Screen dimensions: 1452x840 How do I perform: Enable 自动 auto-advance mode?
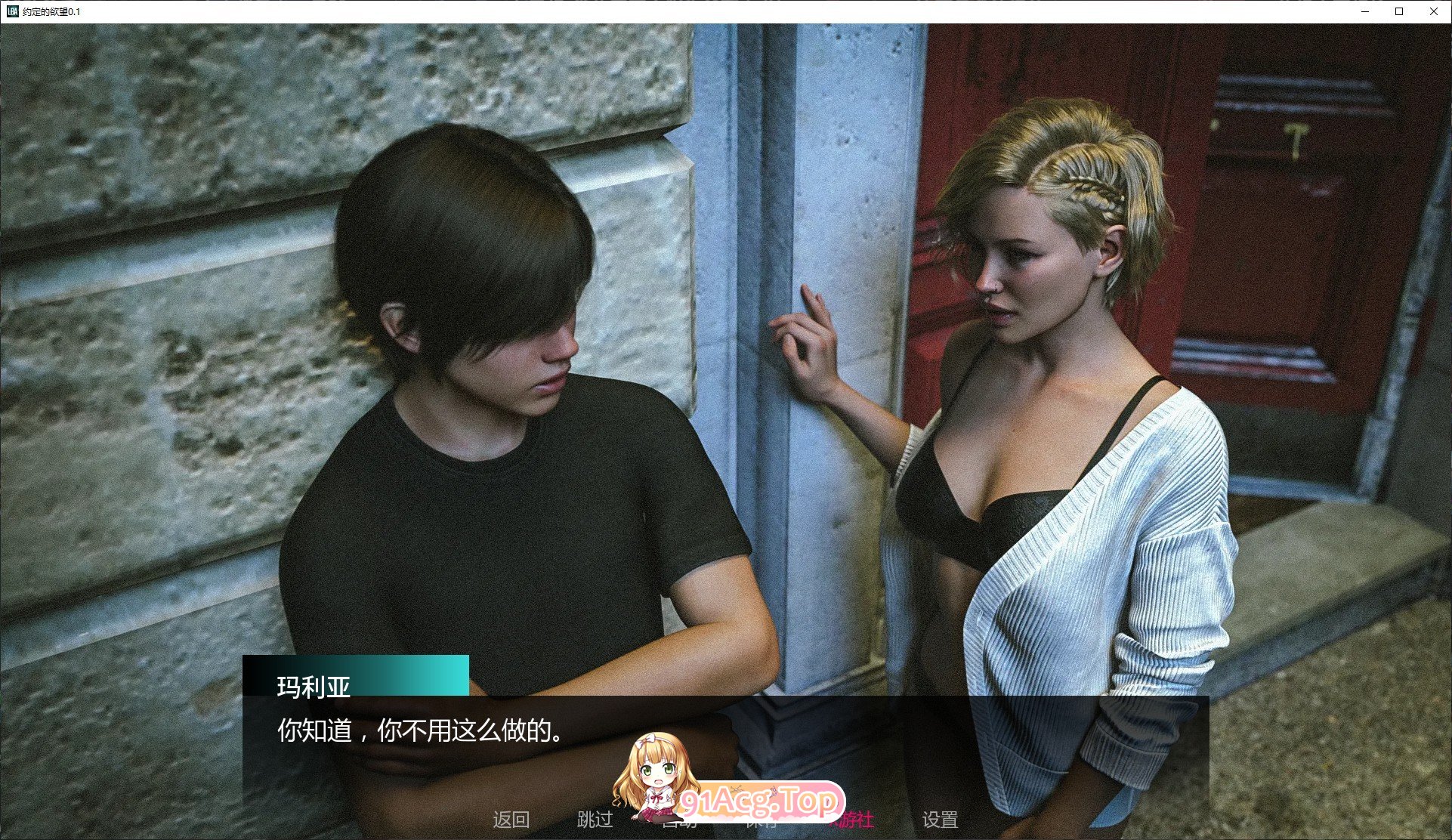(681, 820)
